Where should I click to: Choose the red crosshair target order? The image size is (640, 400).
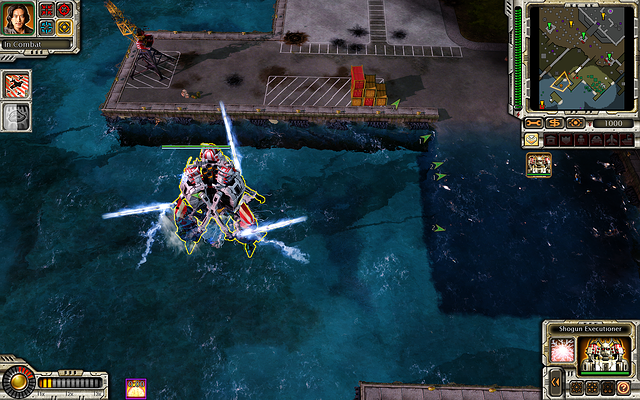coord(64,11)
